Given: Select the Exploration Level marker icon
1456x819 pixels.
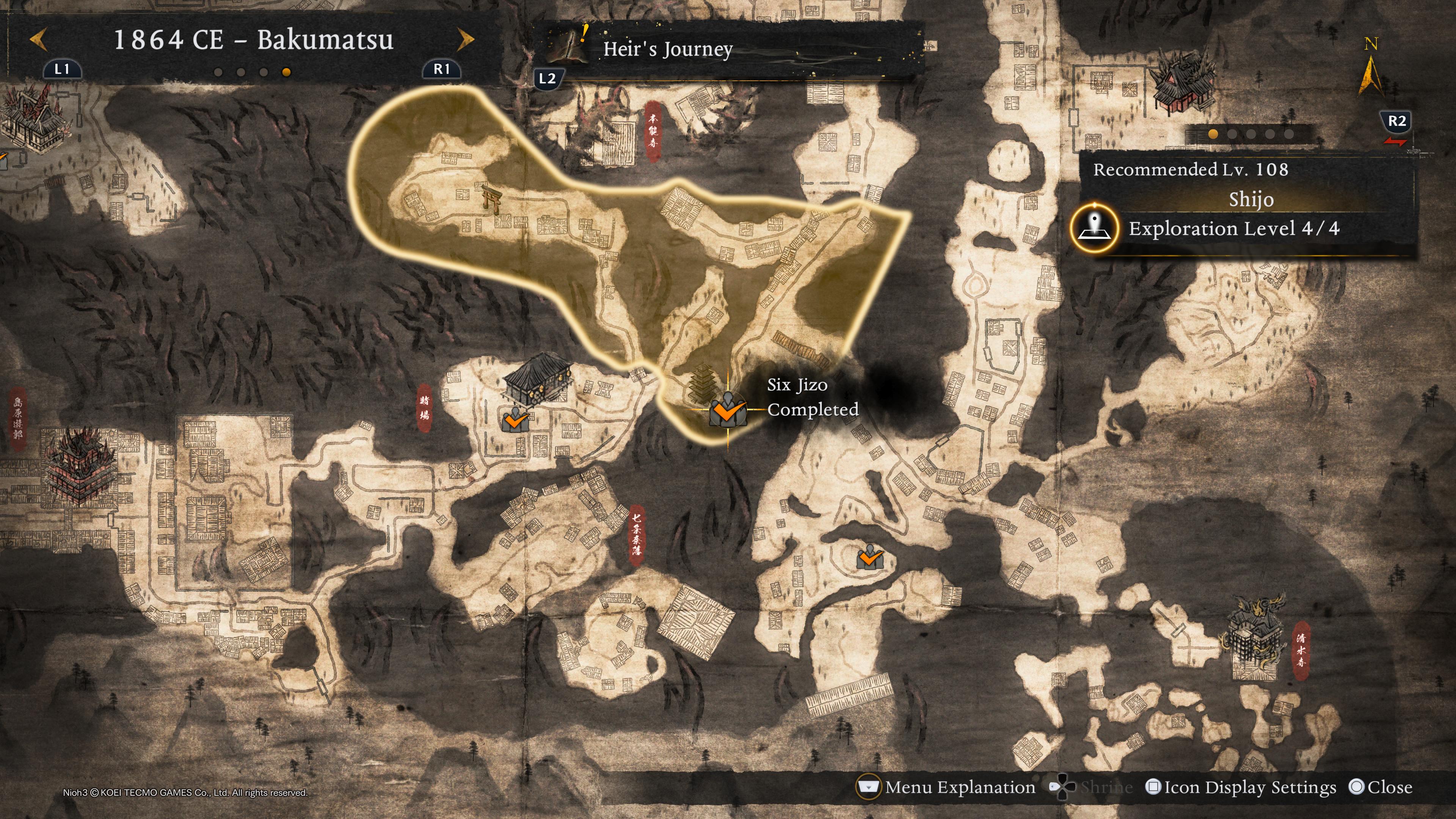Looking at the screenshot, I should coord(1095,229).
